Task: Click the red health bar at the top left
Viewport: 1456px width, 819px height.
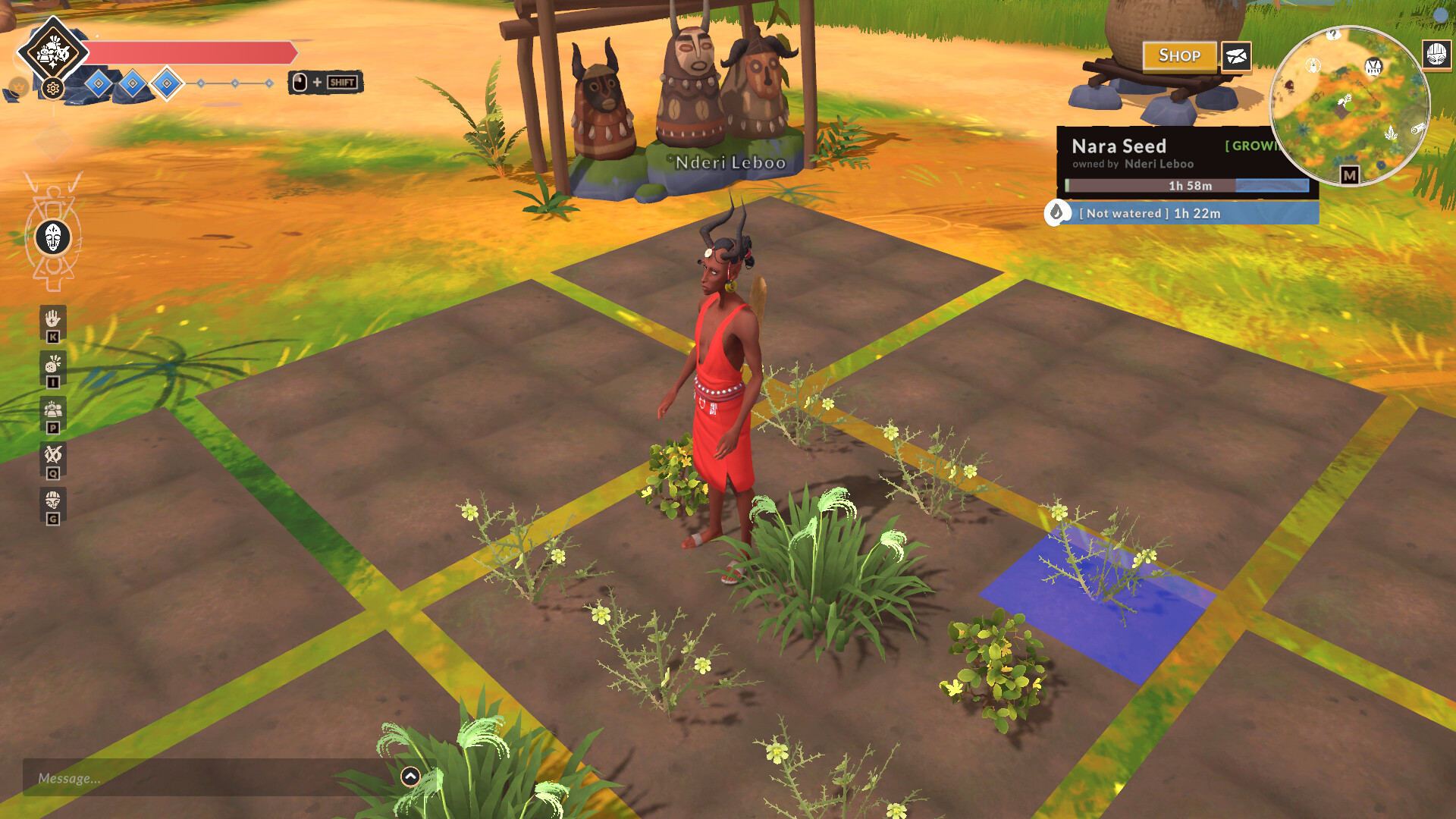Action: 190,51
